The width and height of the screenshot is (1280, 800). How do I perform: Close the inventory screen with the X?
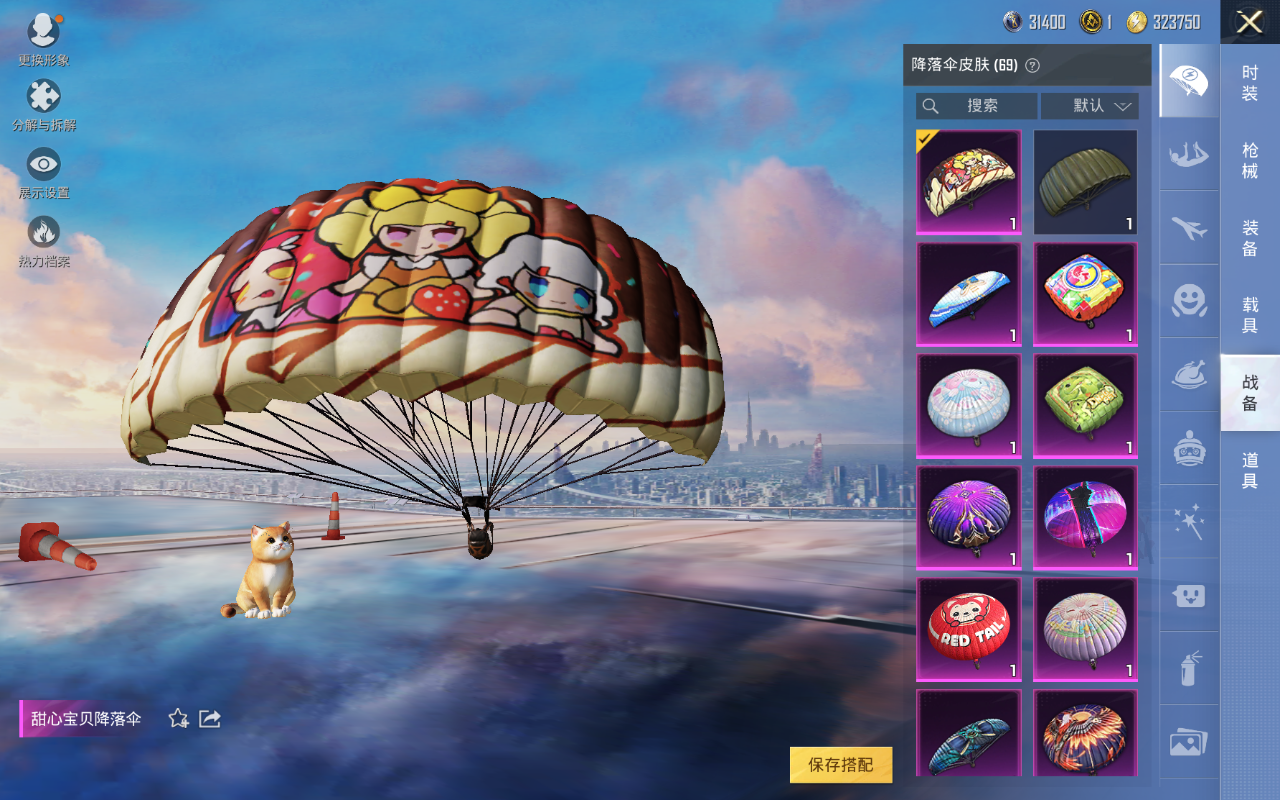point(1249,22)
